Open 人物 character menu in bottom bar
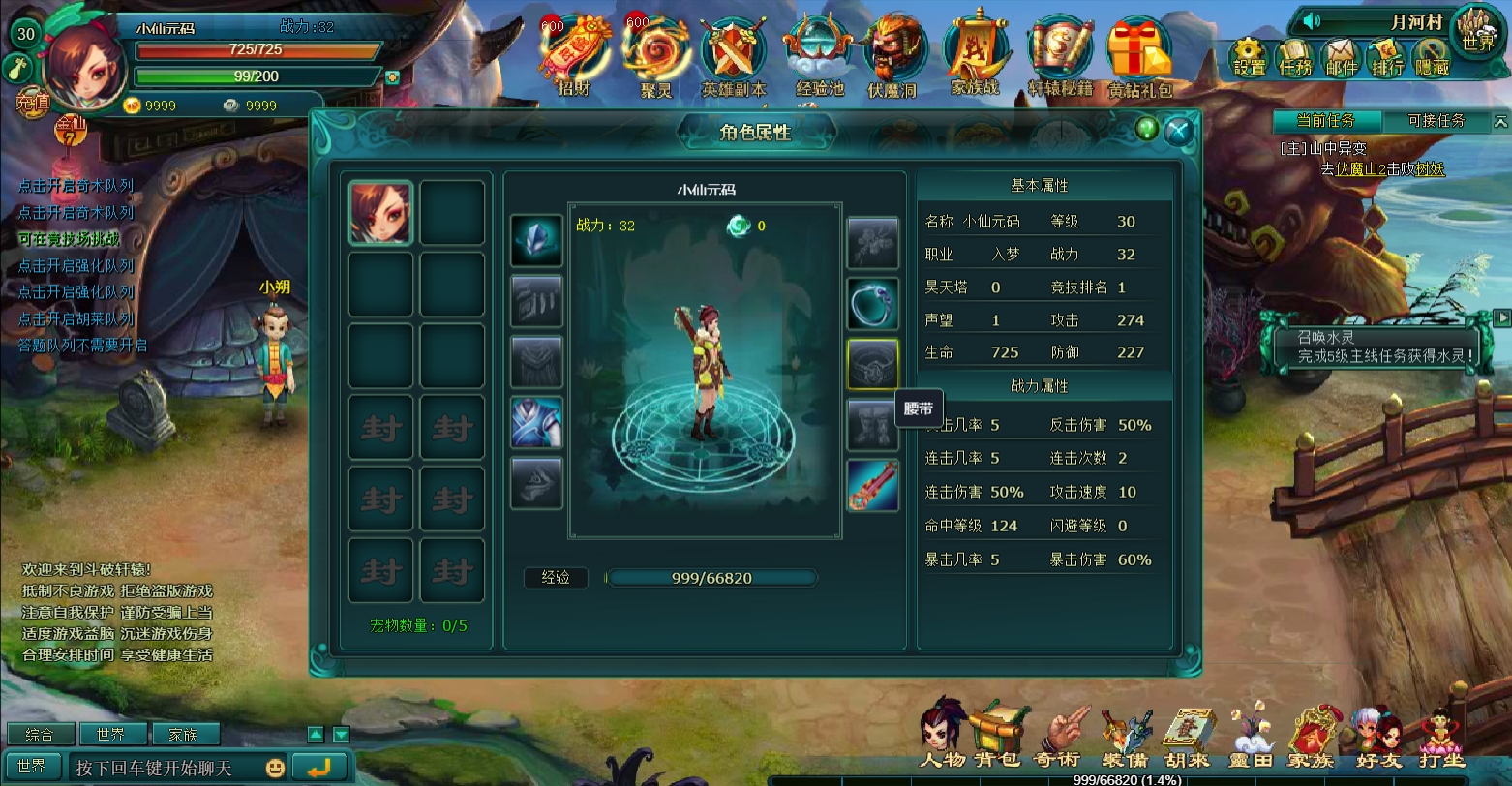 click(x=943, y=736)
